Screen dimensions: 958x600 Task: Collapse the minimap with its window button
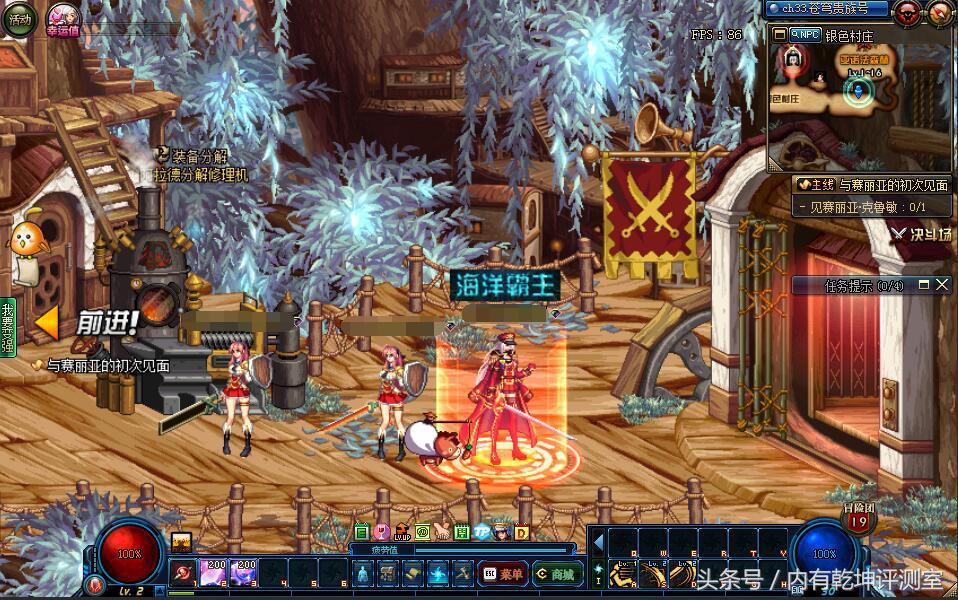click(x=780, y=34)
